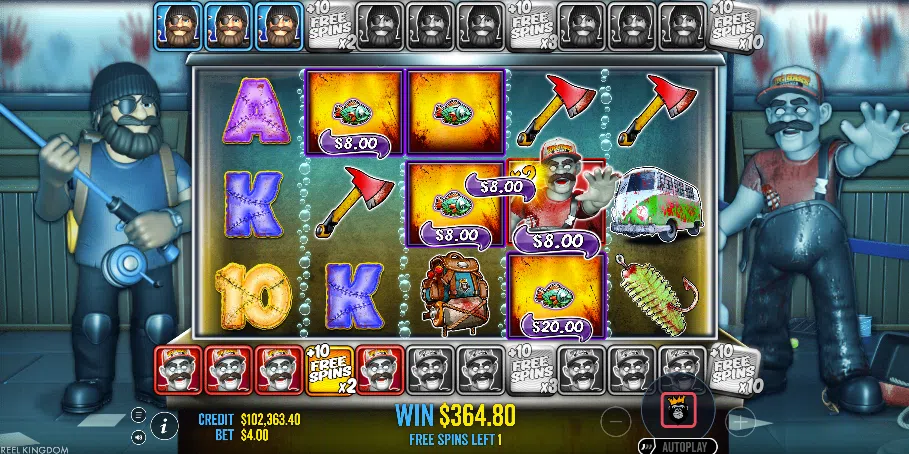Increase the bet with the plus button
909x454 pixels.
point(741,422)
